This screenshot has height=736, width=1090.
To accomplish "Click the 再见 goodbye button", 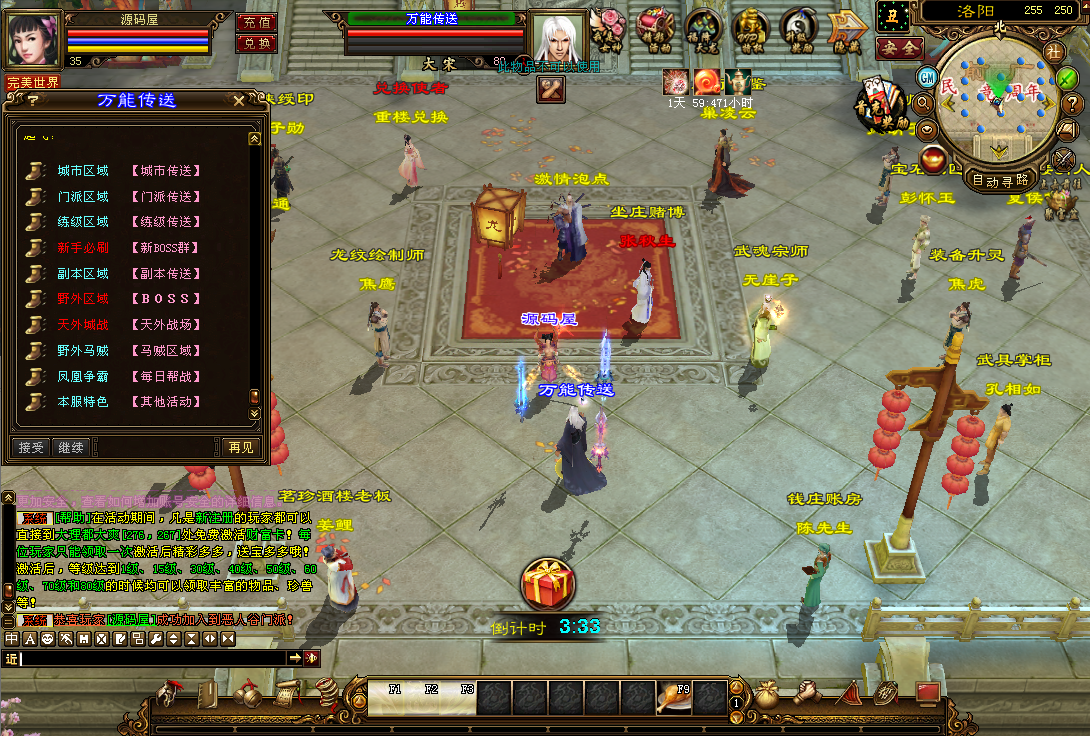I will pyautogui.click(x=240, y=447).
